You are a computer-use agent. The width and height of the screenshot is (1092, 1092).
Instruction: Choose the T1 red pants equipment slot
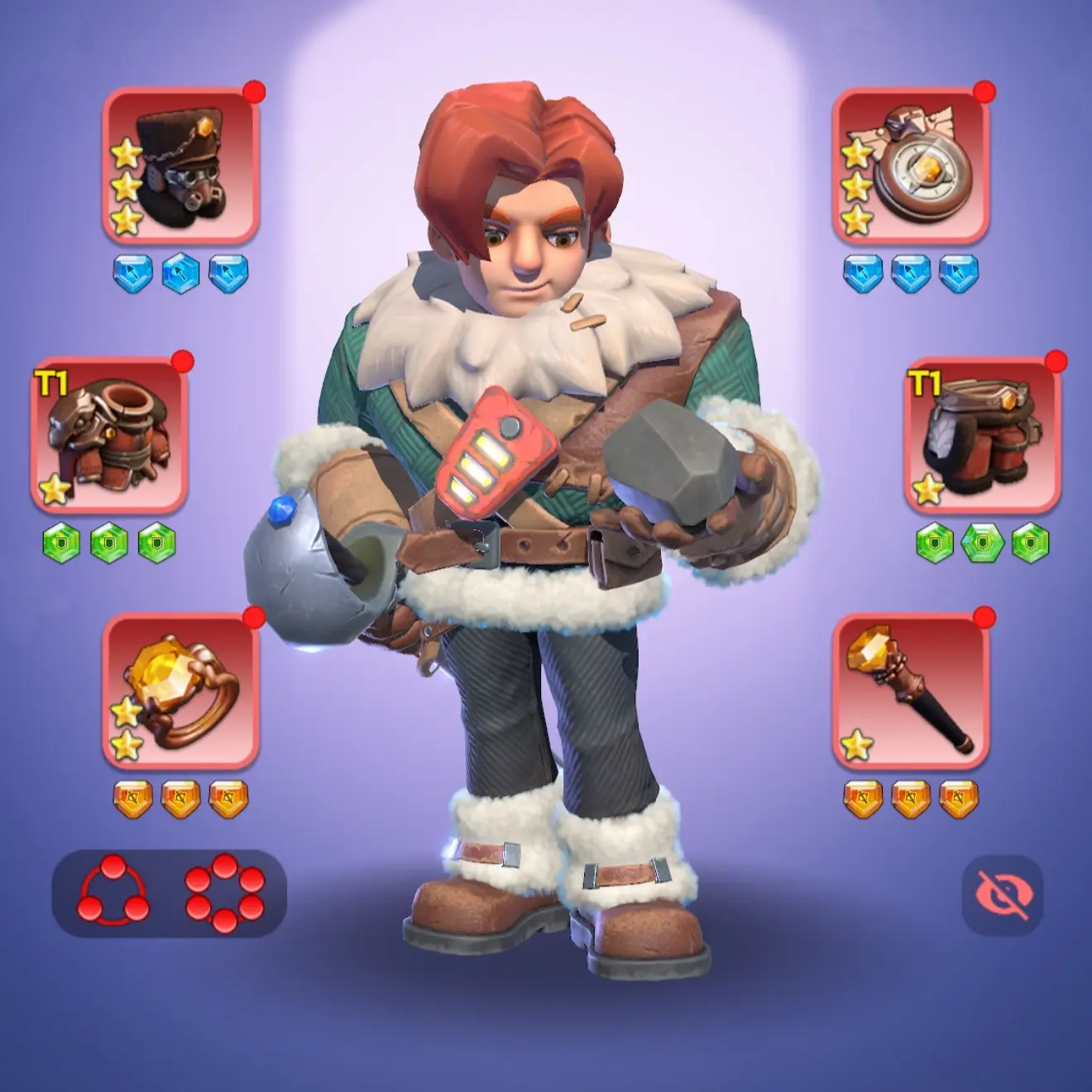tap(982, 434)
